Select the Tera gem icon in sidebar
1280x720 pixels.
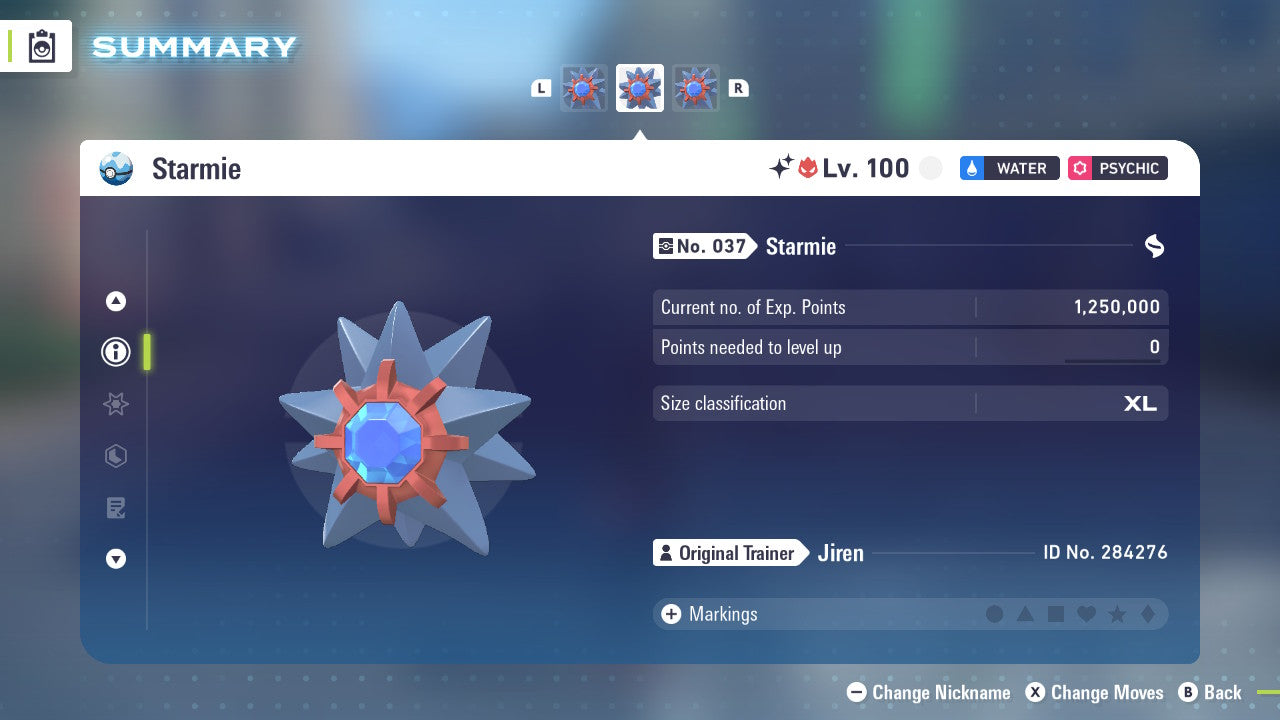[116, 456]
